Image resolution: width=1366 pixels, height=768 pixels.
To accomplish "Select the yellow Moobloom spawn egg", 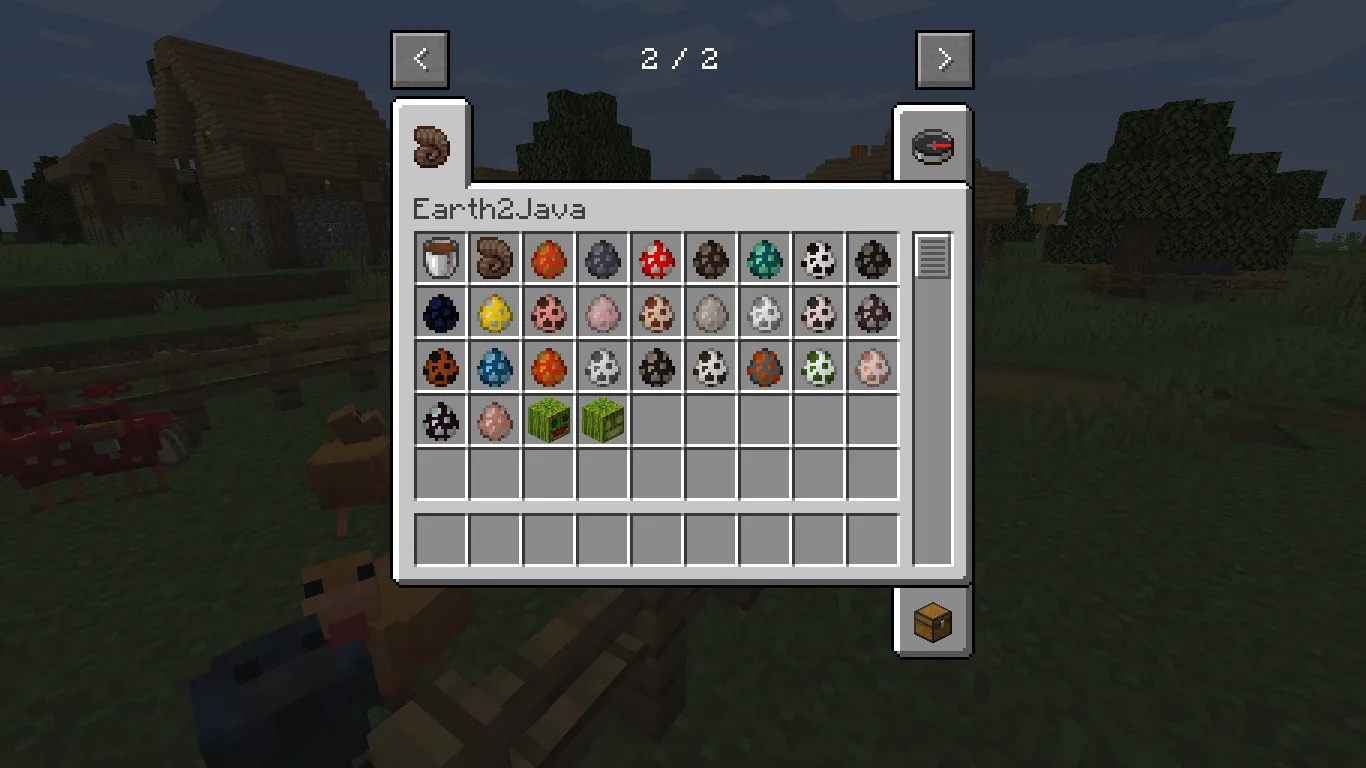I will pyautogui.click(x=494, y=312).
